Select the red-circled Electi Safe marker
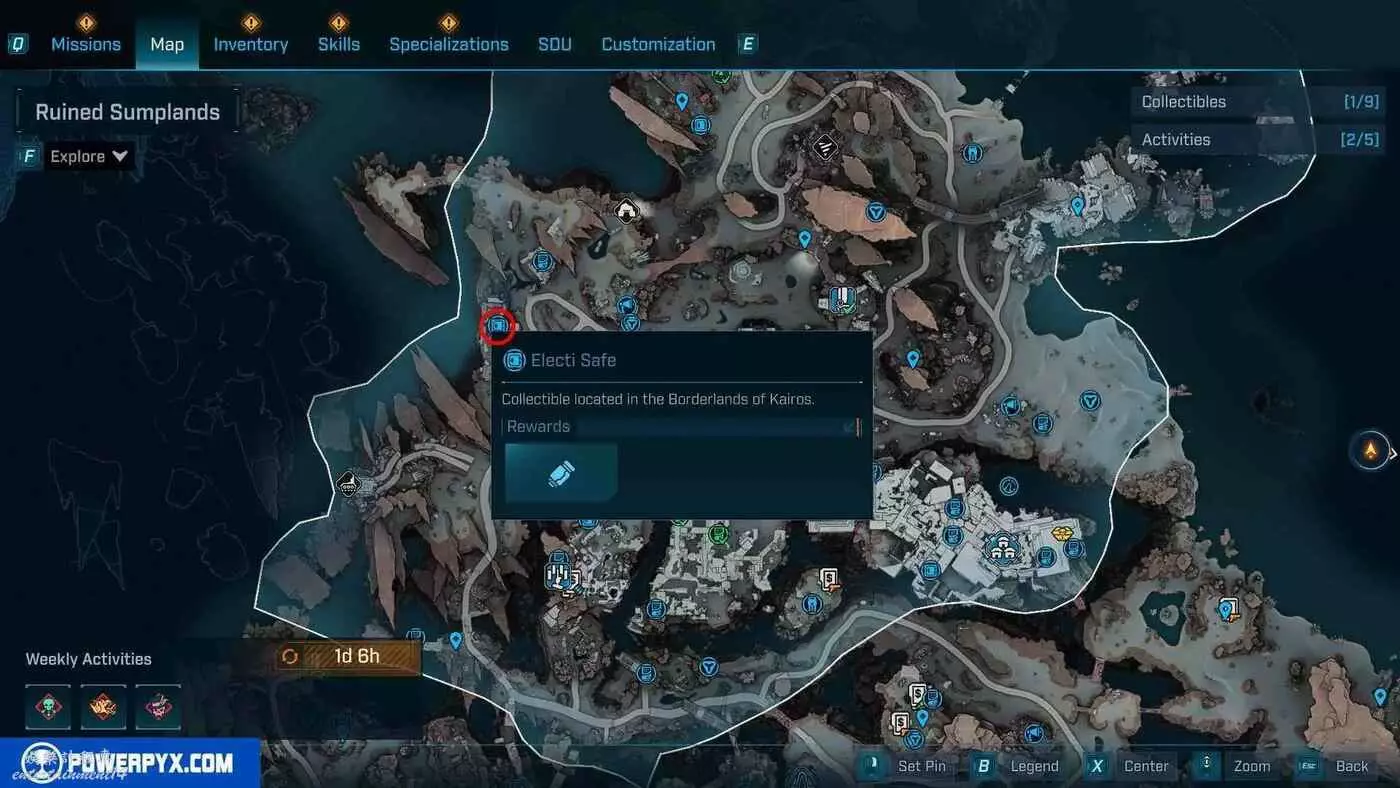The height and width of the screenshot is (788, 1400). pyautogui.click(x=497, y=326)
